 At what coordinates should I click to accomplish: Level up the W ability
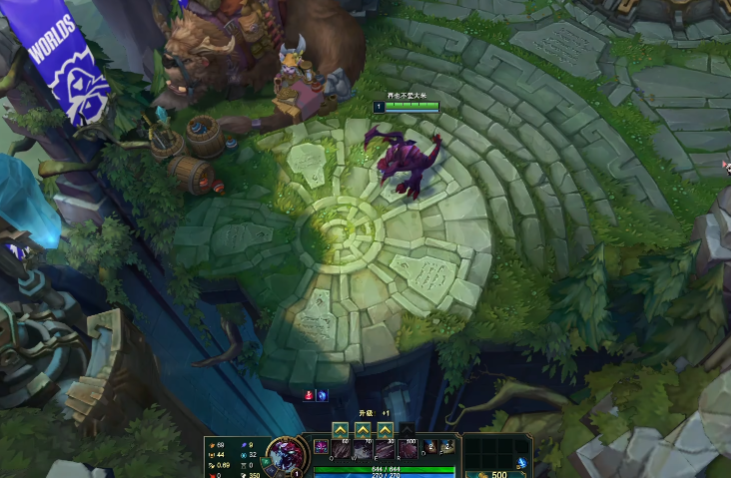[x=363, y=429]
